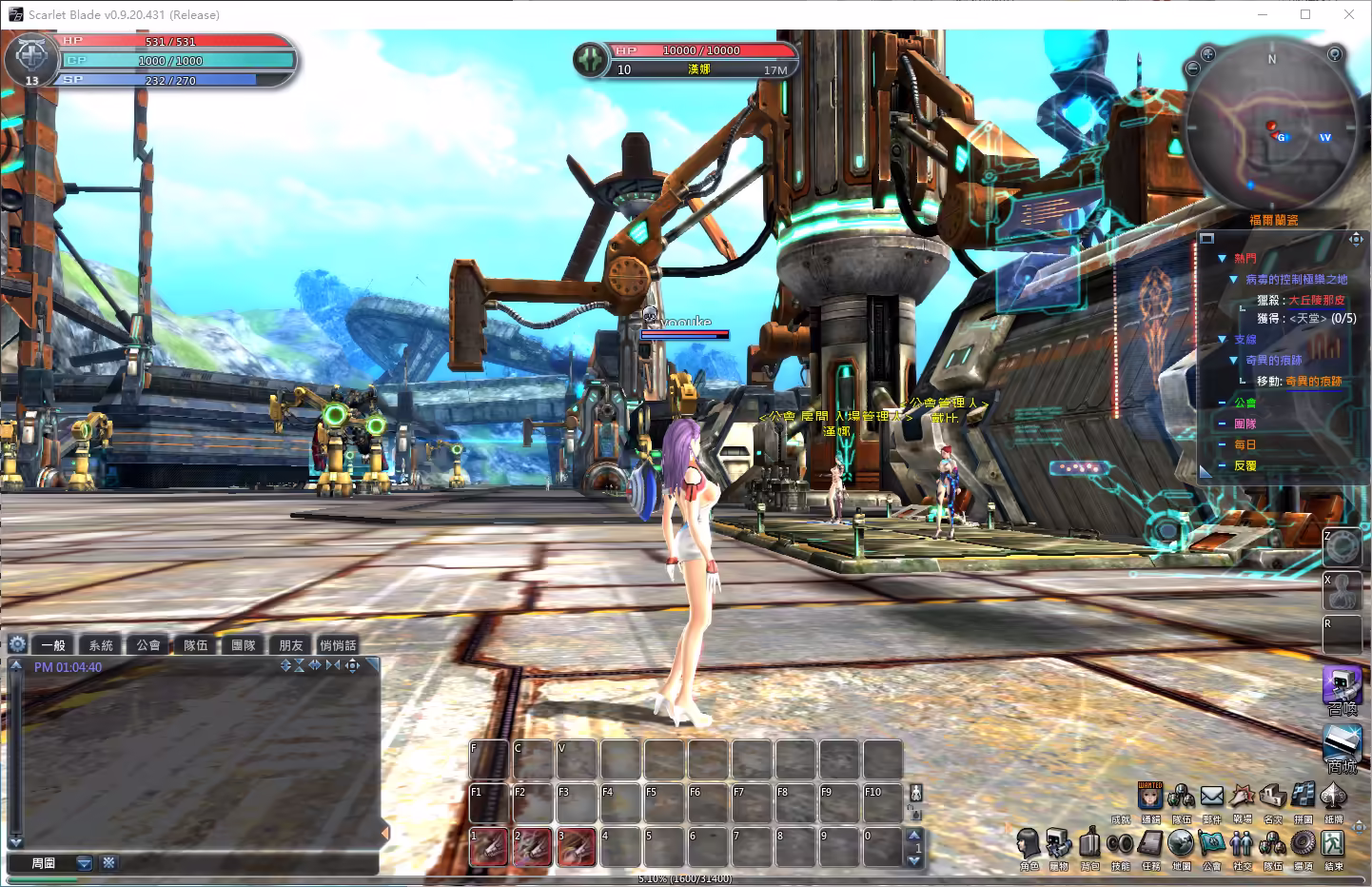Open the WANTED 通緝 bounty icon
The image size is (1372, 887).
(x=1150, y=797)
